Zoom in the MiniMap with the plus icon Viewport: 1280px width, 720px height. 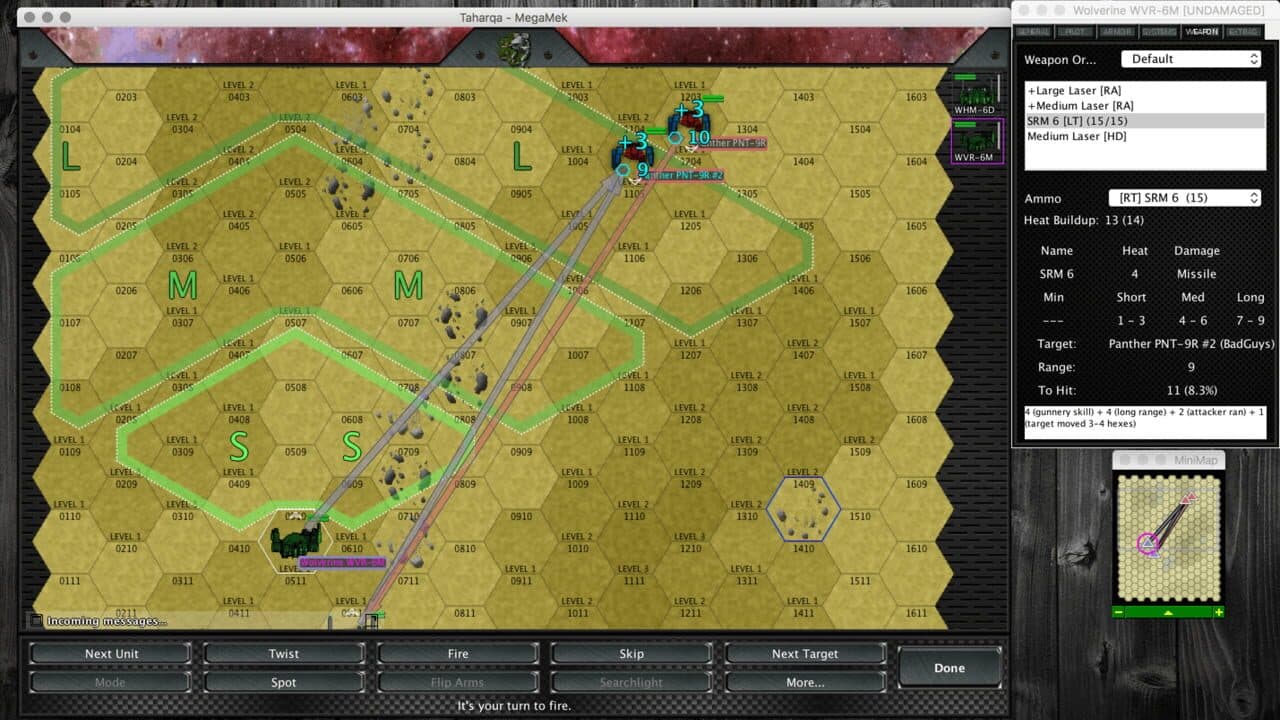pyautogui.click(x=1218, y=611)
